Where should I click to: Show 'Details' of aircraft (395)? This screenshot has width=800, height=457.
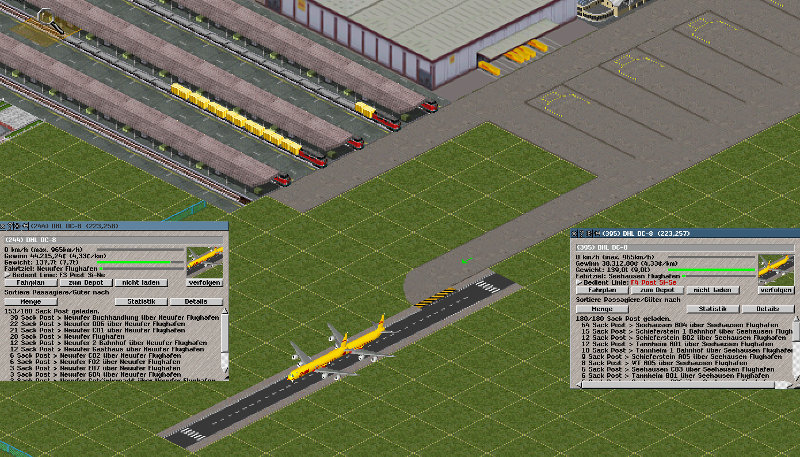click(767, 309)
